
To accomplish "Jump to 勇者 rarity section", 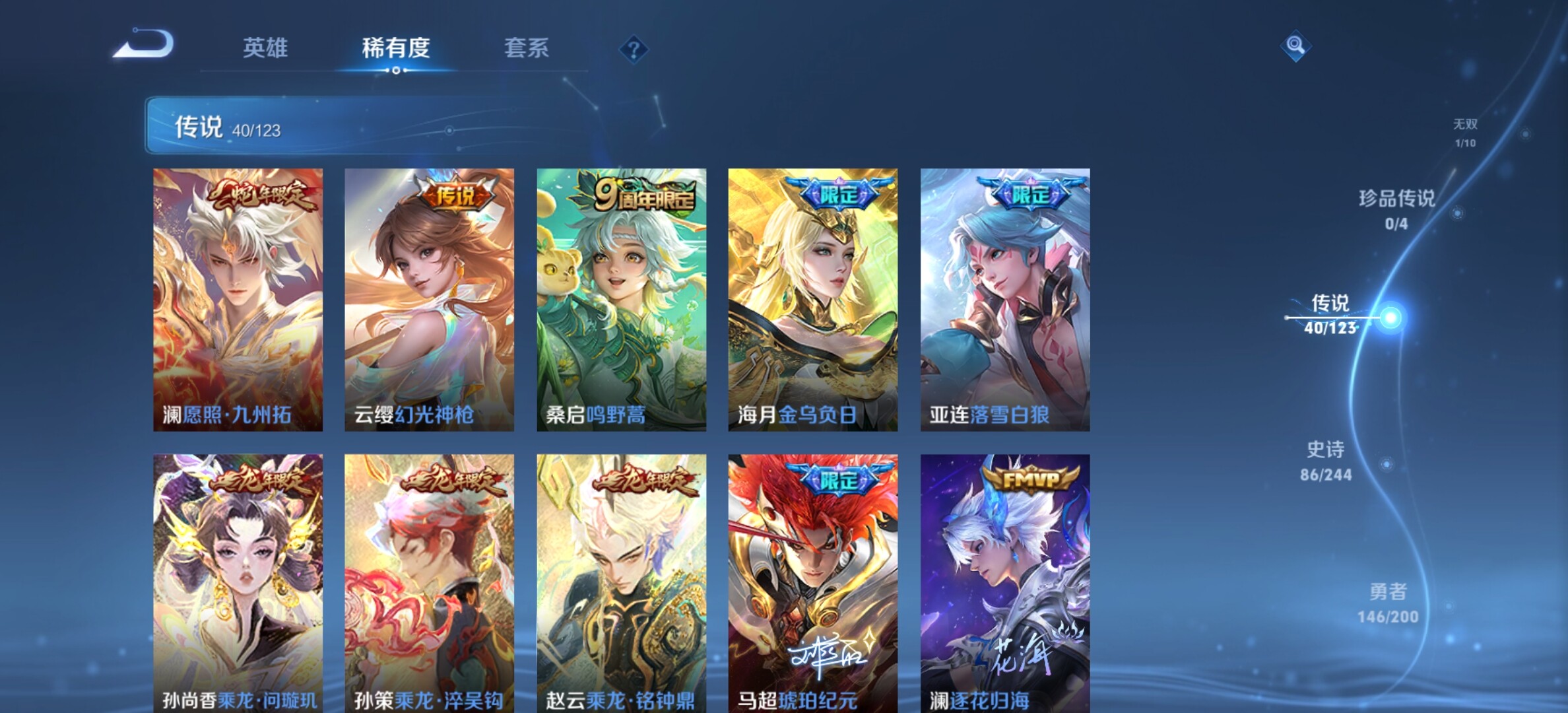I will pos(1388,602).
